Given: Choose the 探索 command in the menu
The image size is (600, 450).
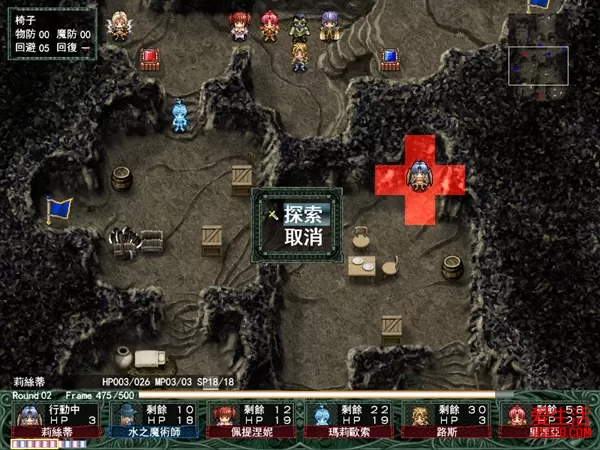Looking at the screenshot, I should pos(302,214).
